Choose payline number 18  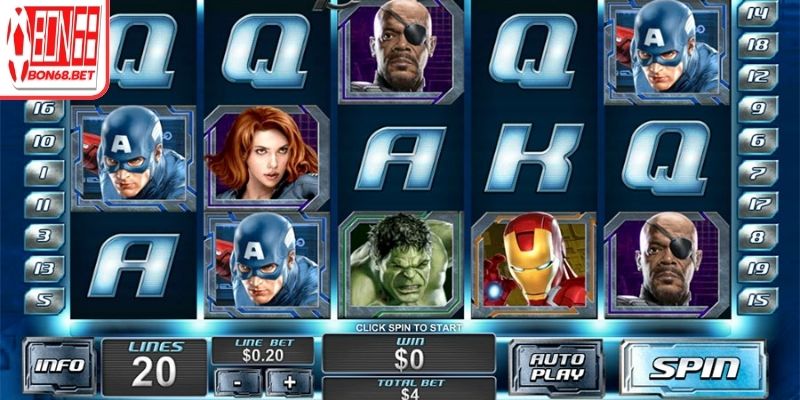(x=757, y=45)
